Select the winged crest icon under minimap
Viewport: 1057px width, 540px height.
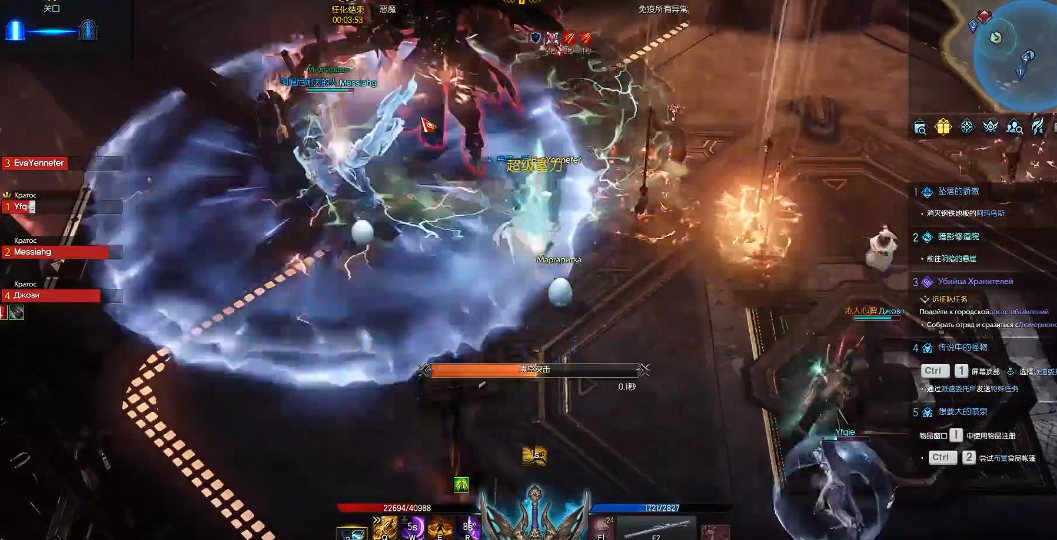990,127
